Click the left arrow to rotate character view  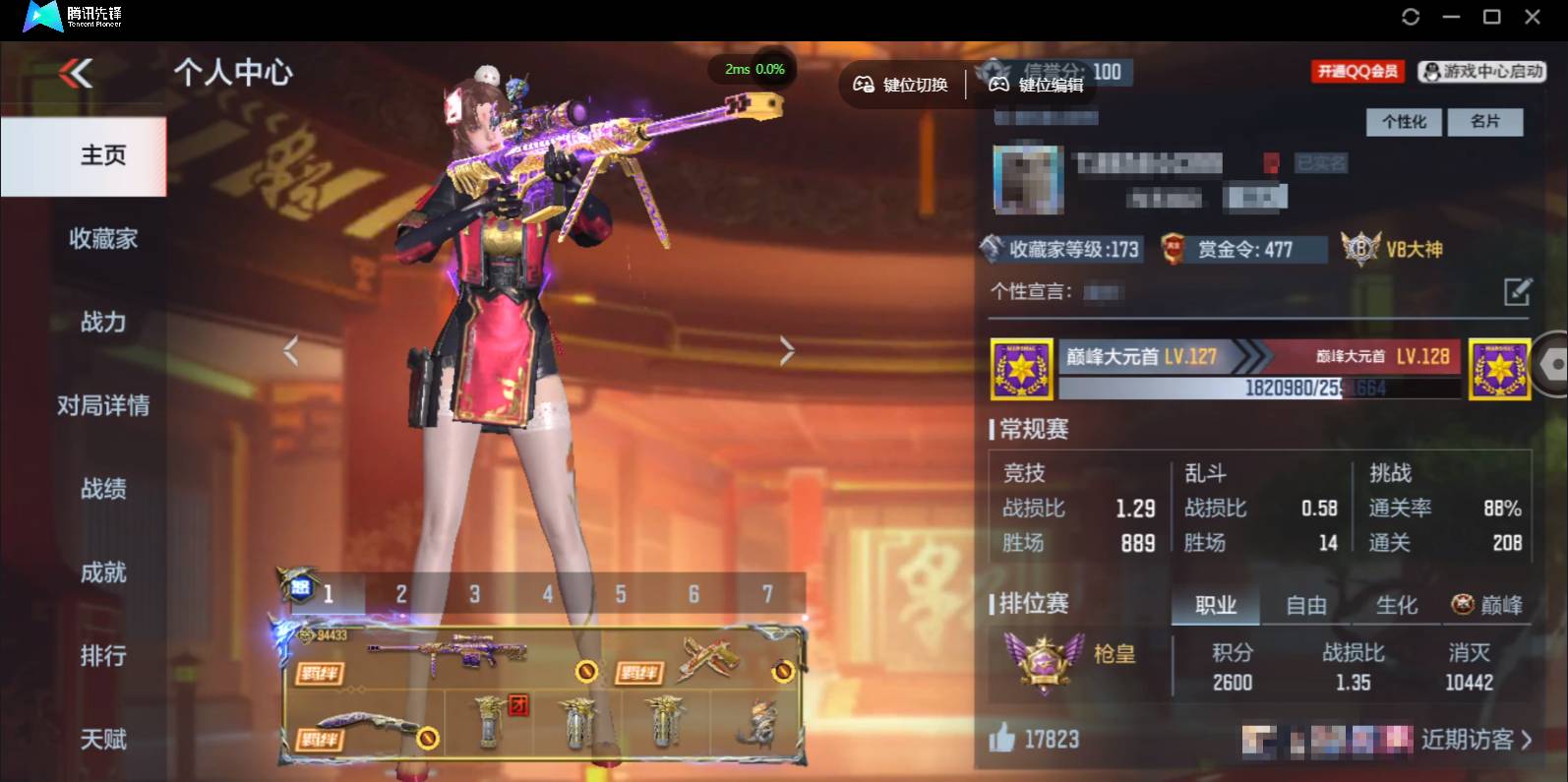(x=291, y=350)
